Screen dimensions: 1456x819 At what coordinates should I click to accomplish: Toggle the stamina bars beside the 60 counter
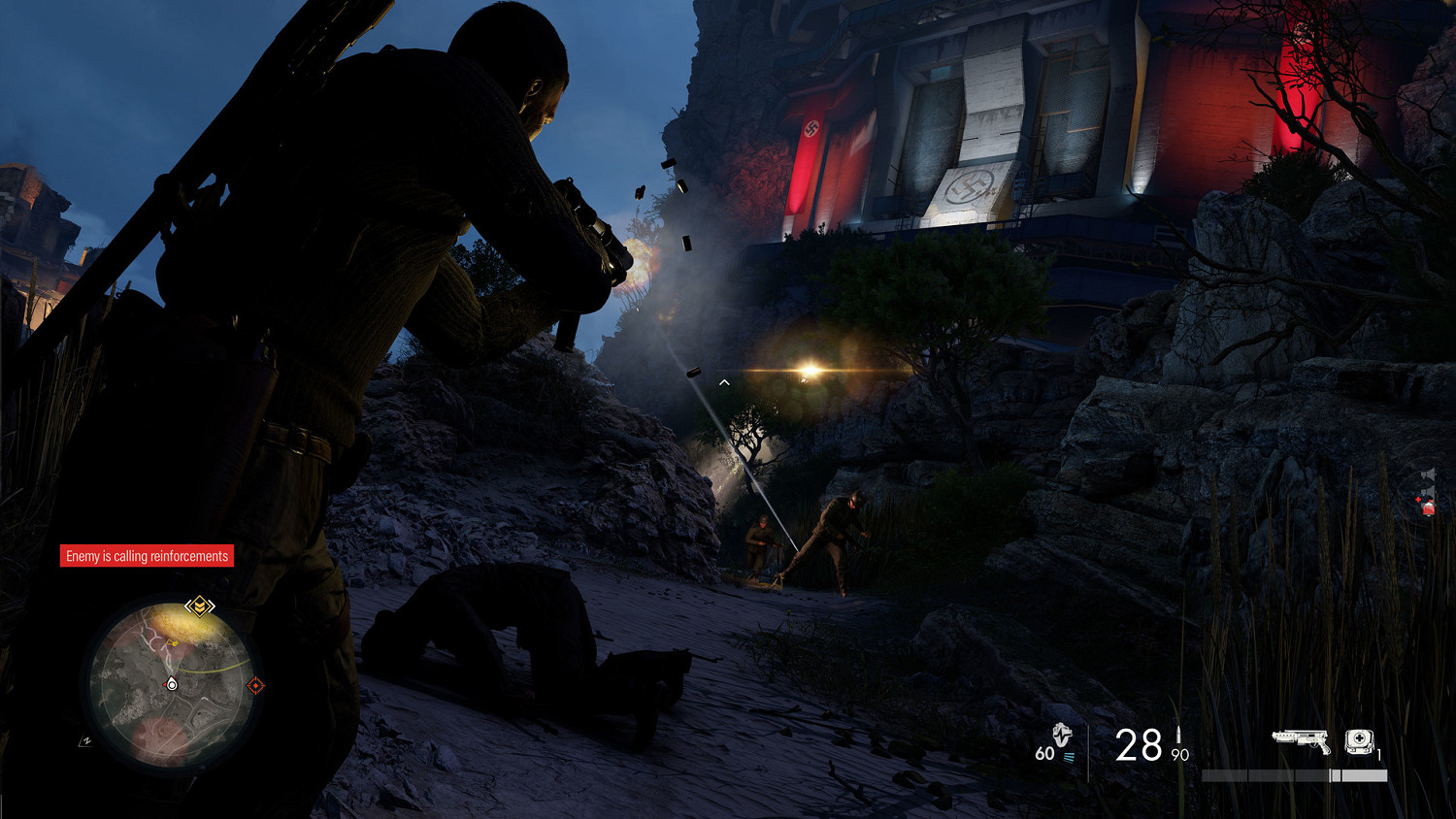(1069, 755)
